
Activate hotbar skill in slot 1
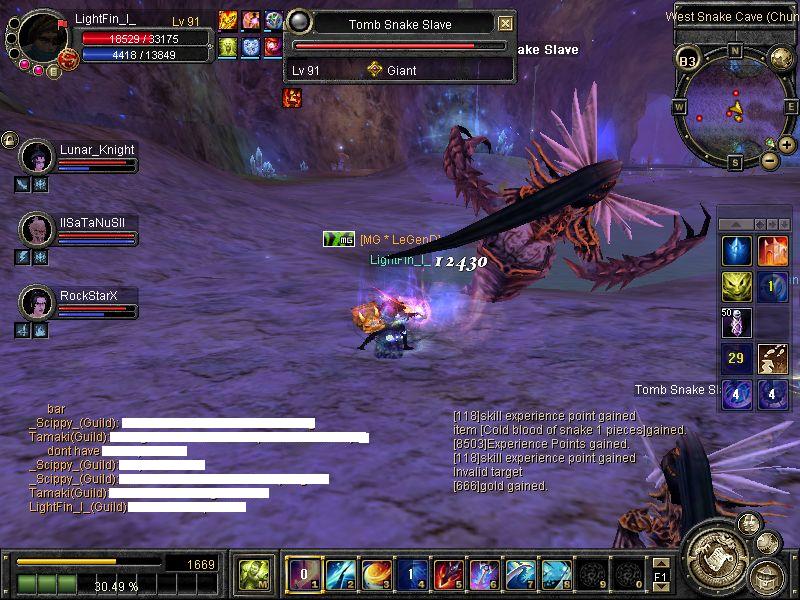coord(304,573)
